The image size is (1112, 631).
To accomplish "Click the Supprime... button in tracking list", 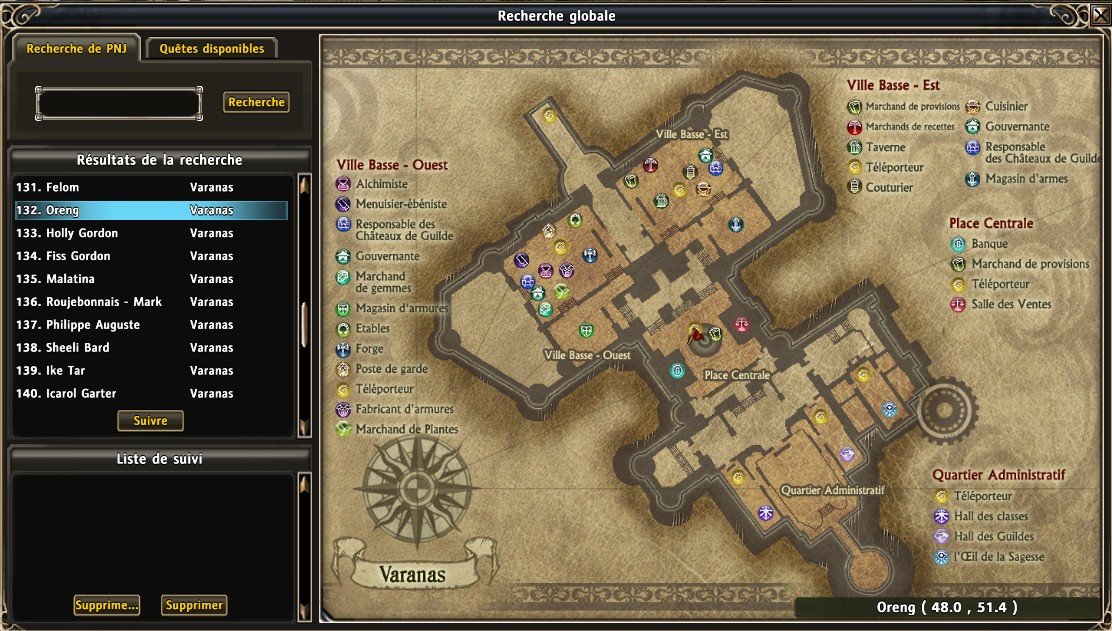I will coord(106,605).
